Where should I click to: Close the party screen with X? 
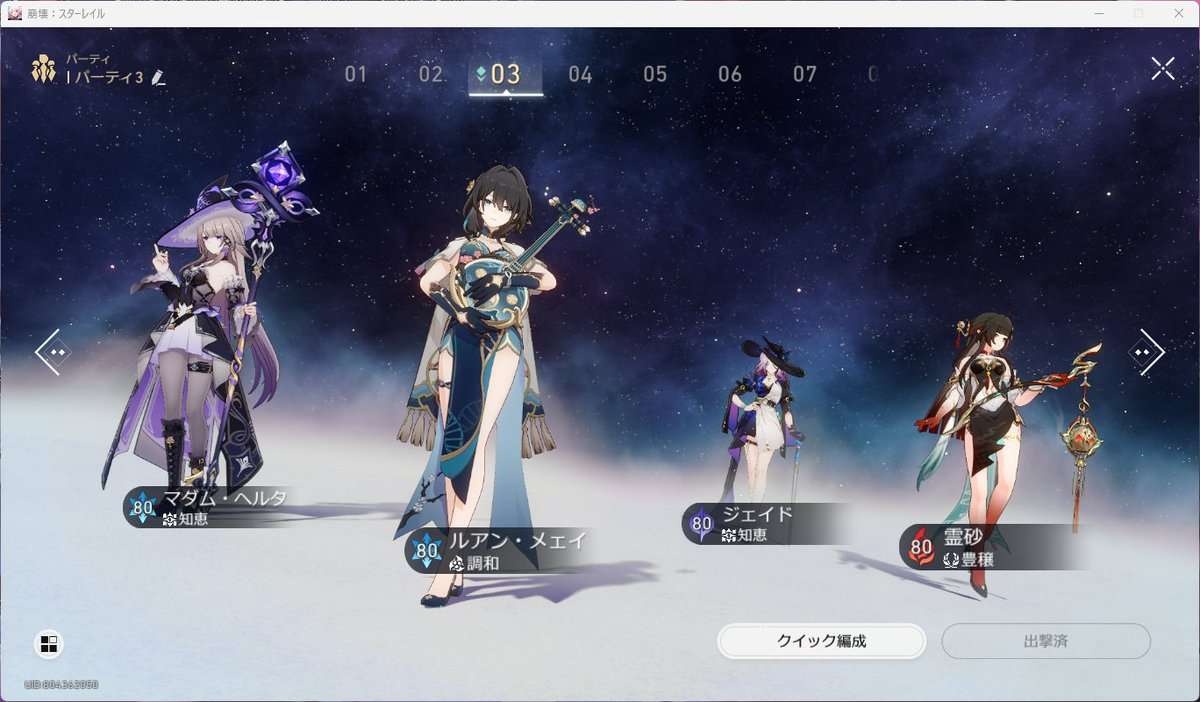point(1163,68)
